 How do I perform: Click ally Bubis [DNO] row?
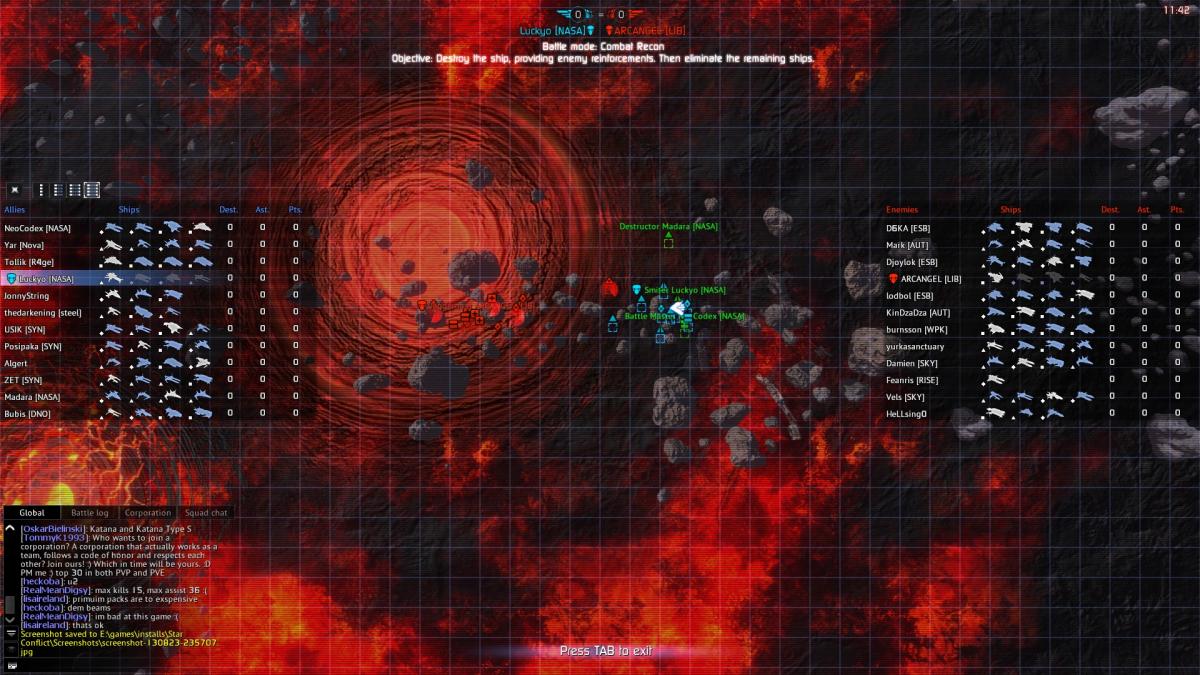28,414
